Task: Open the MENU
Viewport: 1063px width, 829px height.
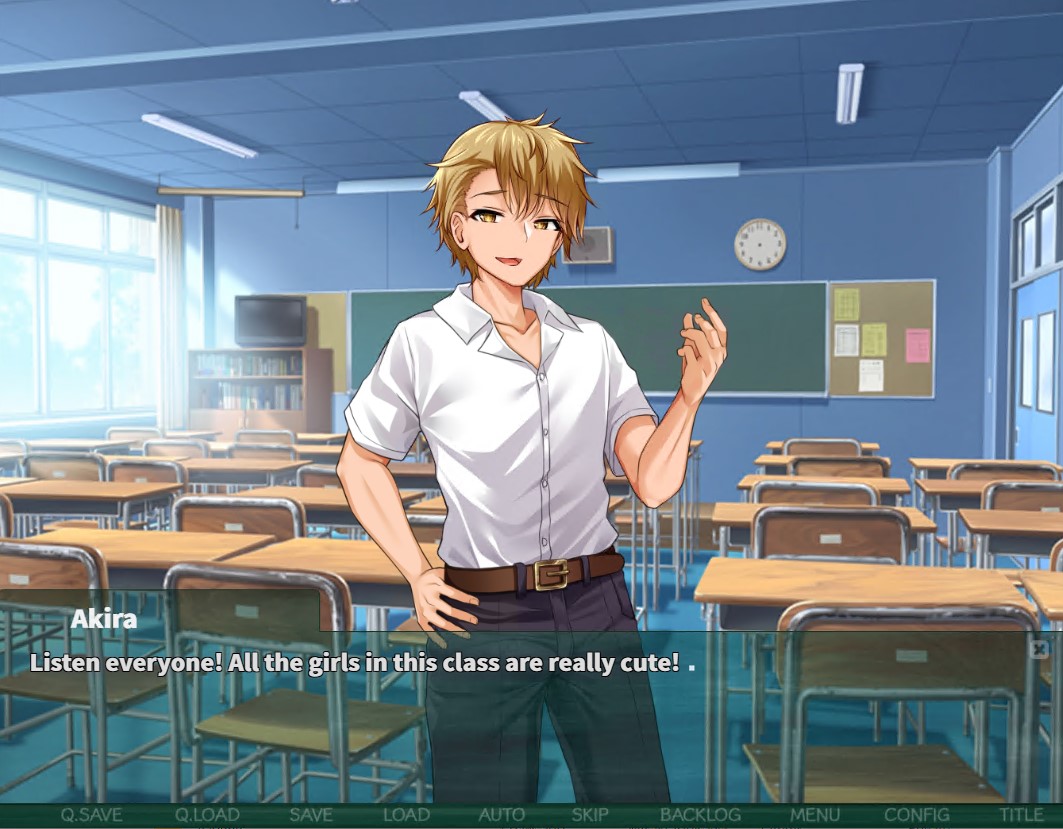Action: [815, 815]
